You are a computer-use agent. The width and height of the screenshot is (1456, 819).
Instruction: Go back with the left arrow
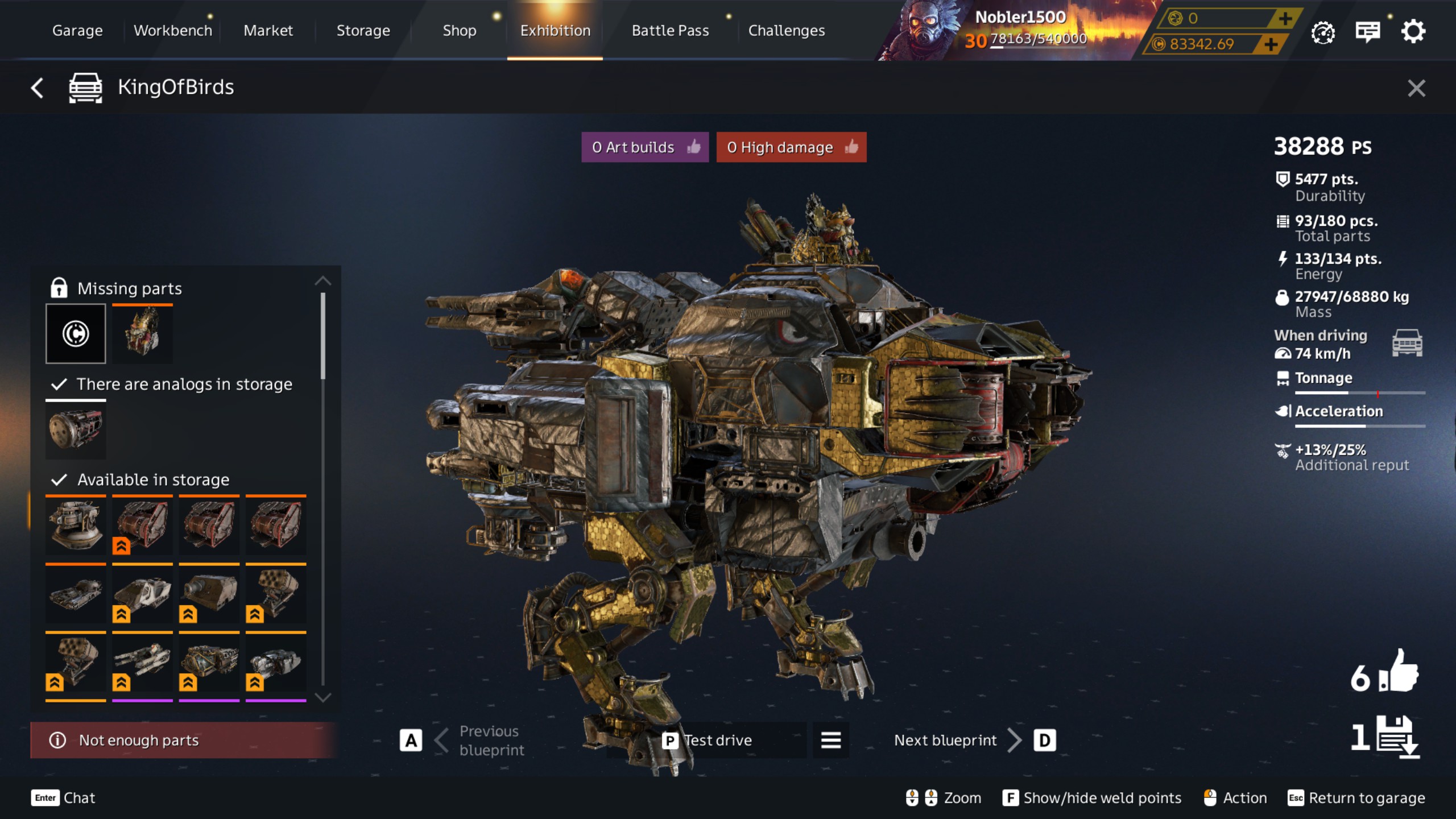(38, 88)
